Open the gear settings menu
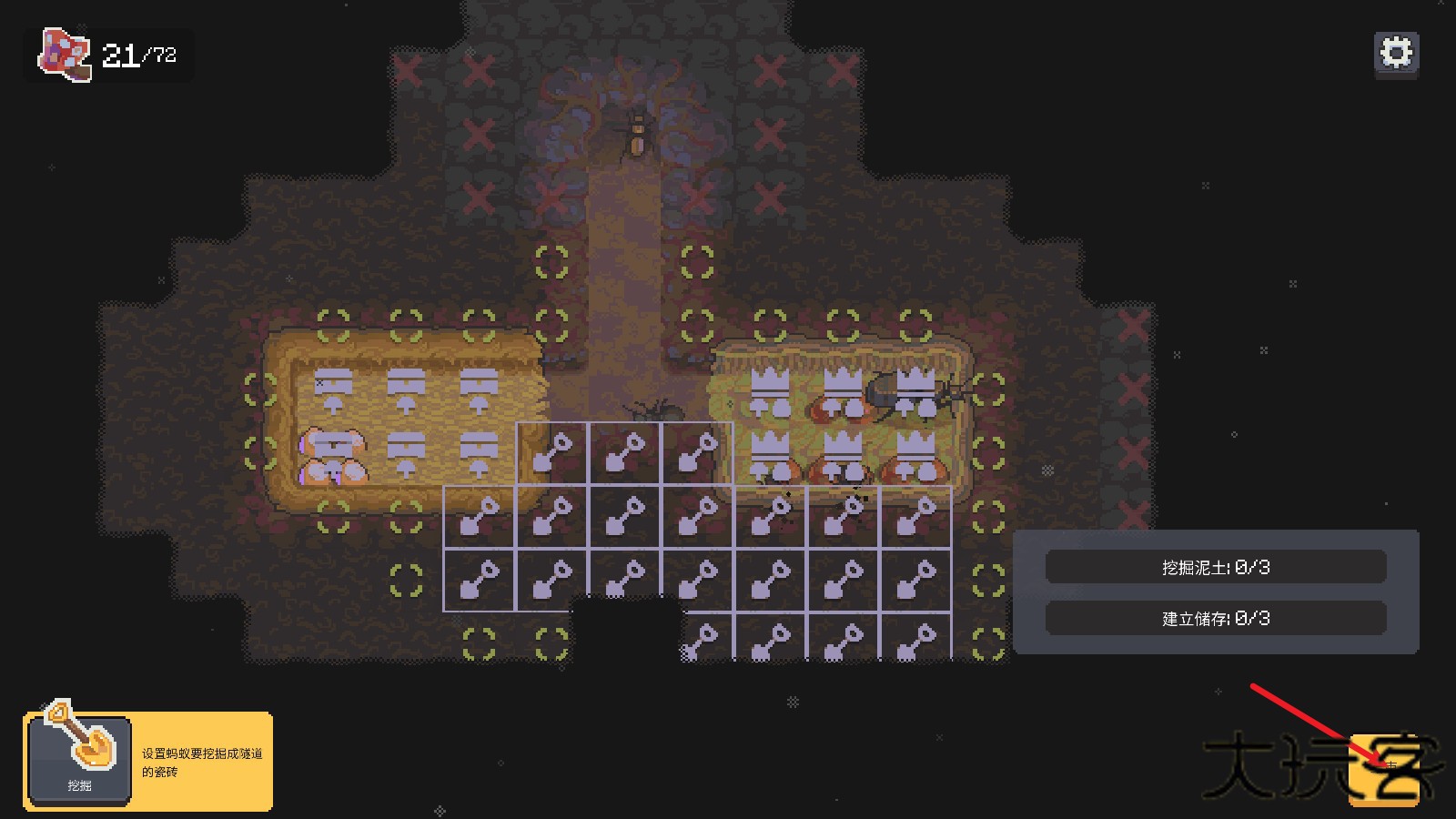Viewport: 1456px width, 819px height. [x=1396, y=53]
